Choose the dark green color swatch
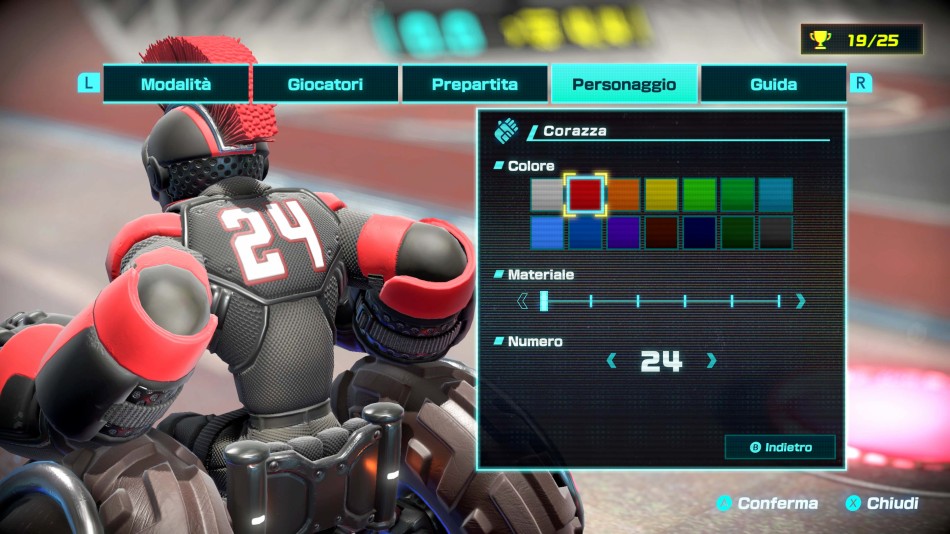The height and width of the screenshot is (534, 950). click(x=737, y=232)
